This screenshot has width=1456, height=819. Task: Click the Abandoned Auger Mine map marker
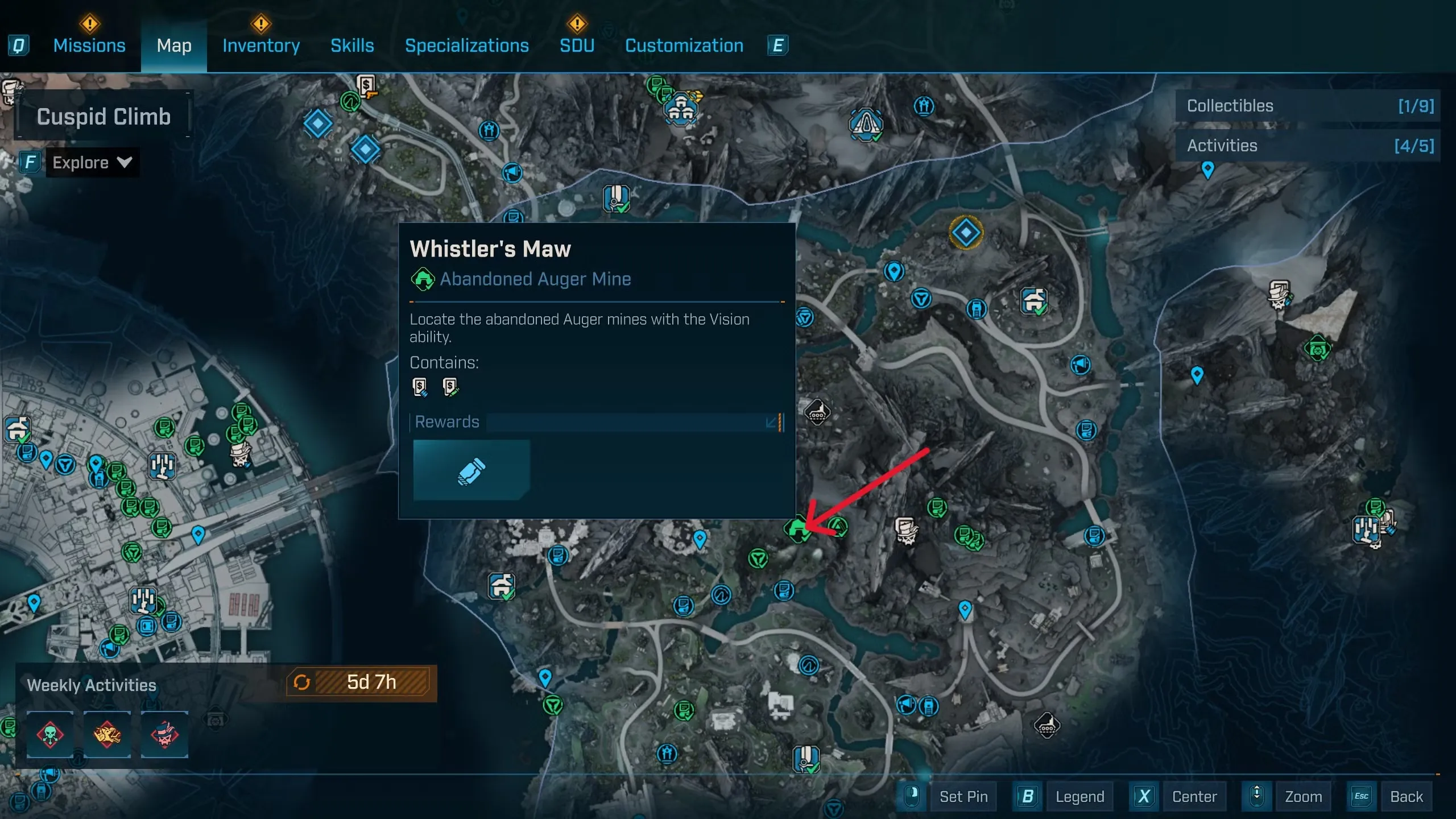click(797, 530)
